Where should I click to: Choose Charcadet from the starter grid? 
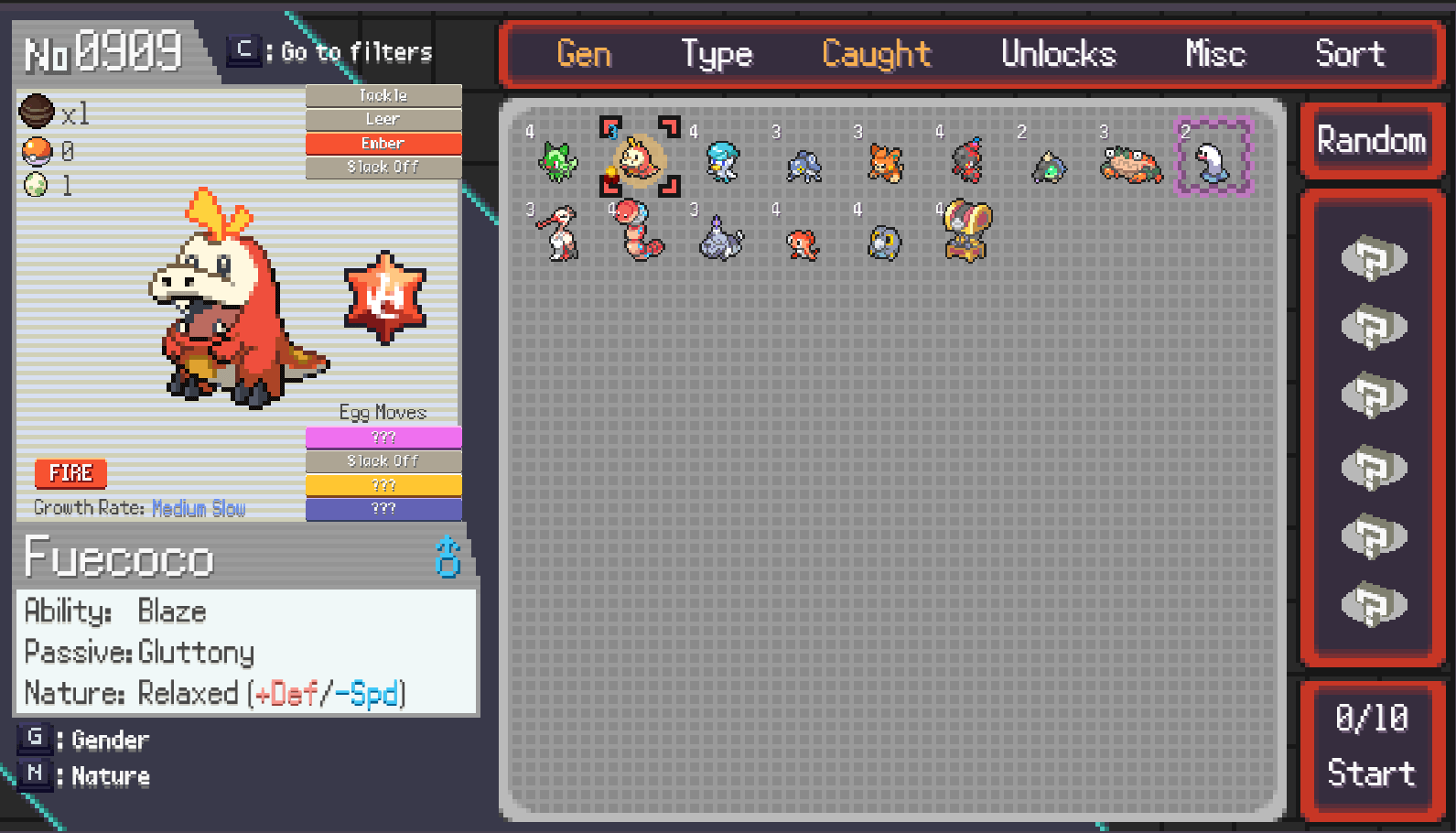[x=967, y=161]
